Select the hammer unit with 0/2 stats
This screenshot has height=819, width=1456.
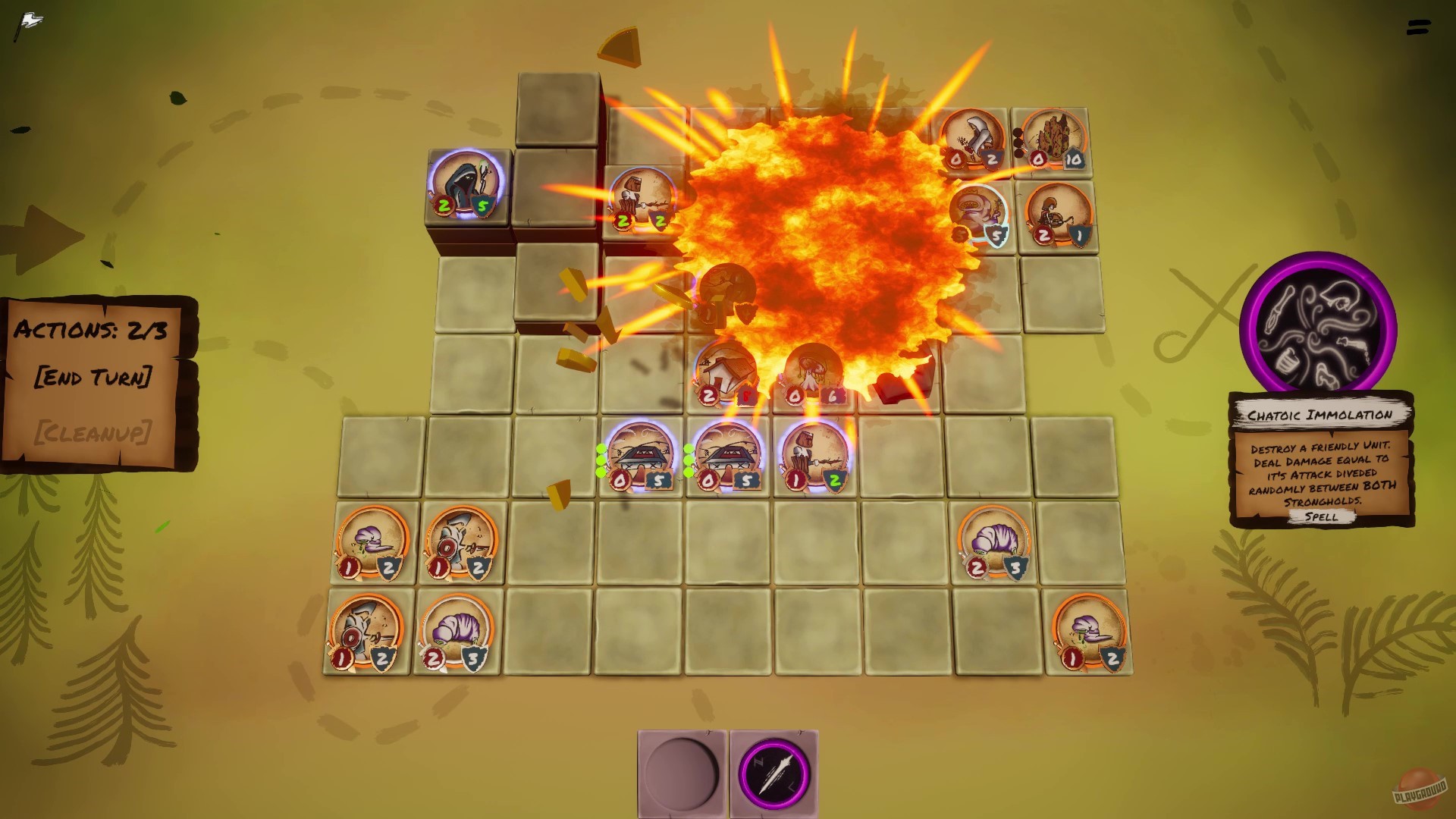[x=976, y=139]
